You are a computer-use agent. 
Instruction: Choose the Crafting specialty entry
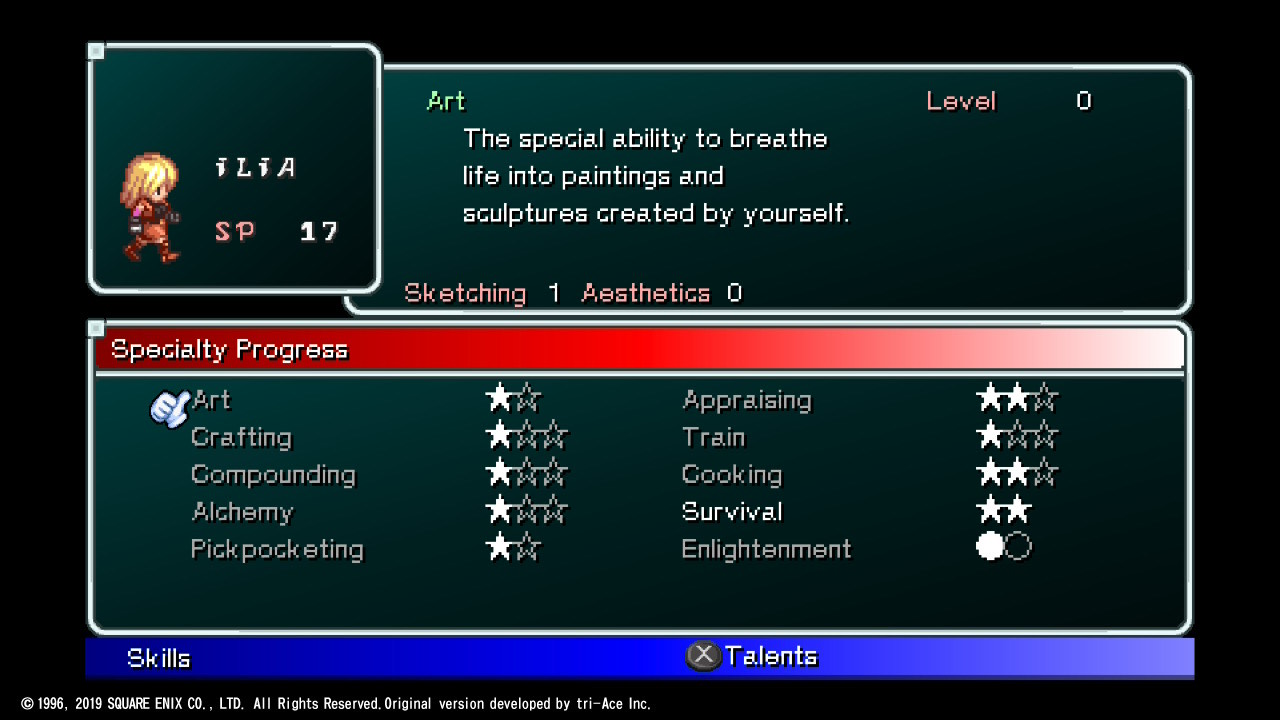click(x=241, y=437)
